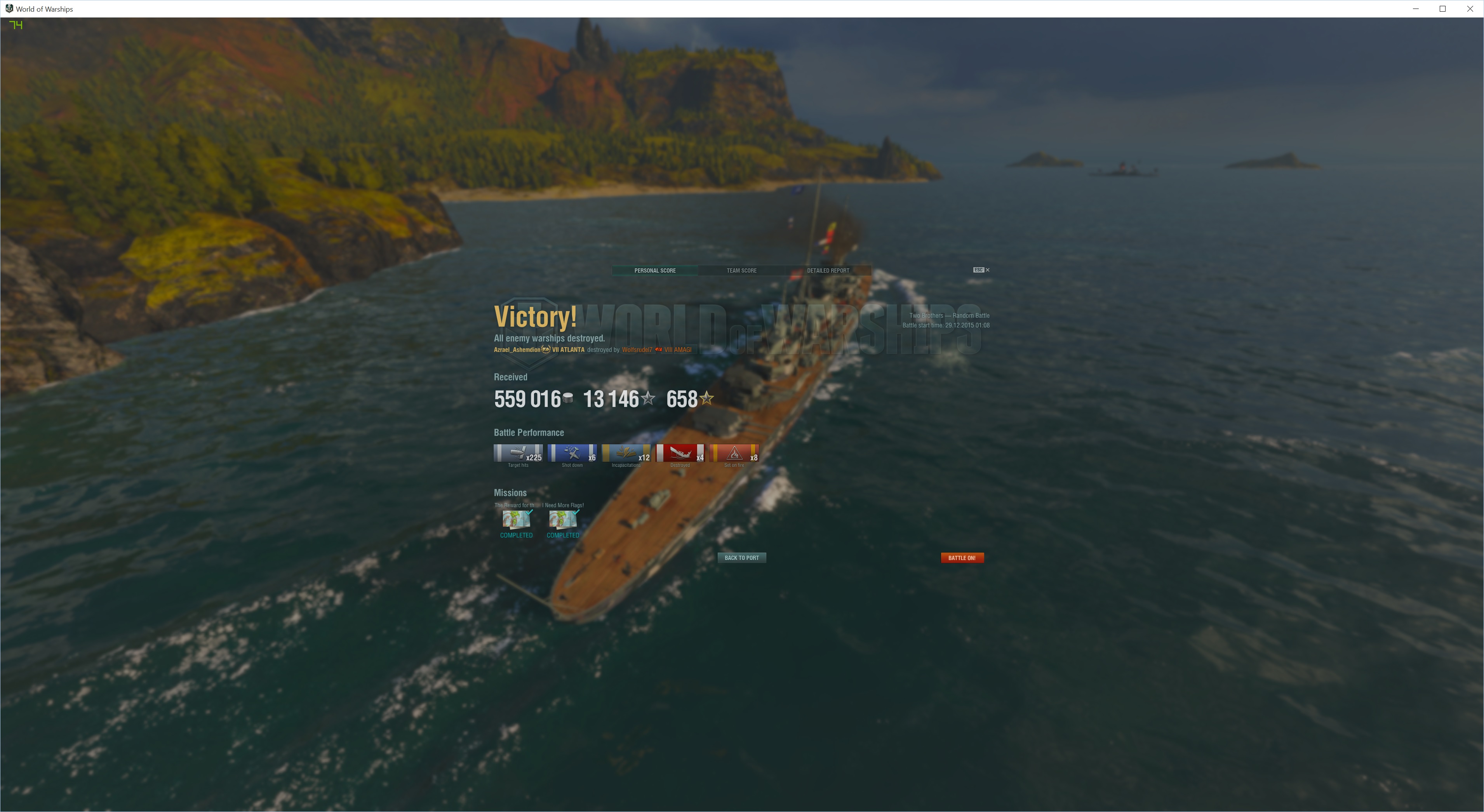Click the Back to Port button
Viewport: 1484px width, 812px height.
(741, 558)
